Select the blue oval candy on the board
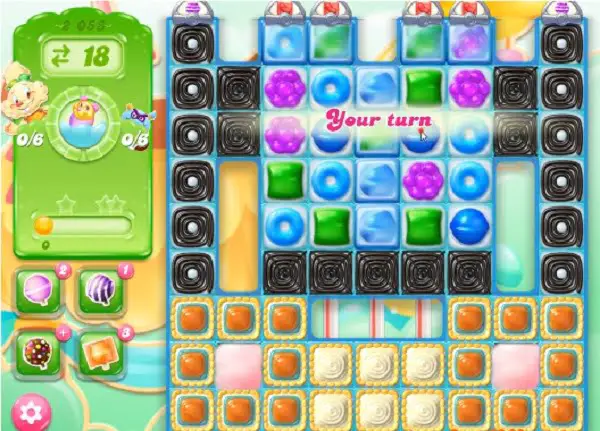Image resolution: width=600 pixels, height=431 pixels. click(469, 225)
